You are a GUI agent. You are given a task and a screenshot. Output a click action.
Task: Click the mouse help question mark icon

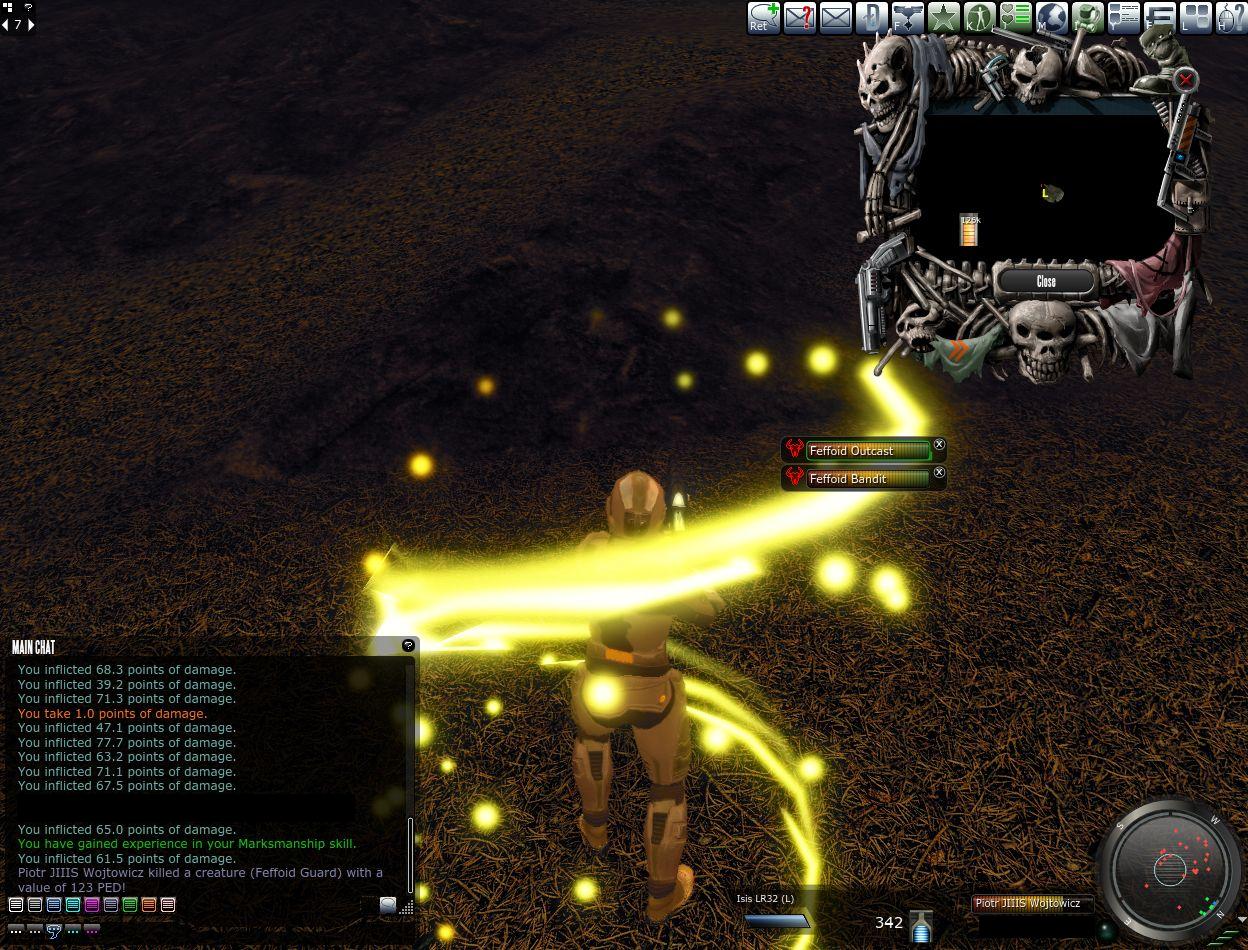pos(1229,17)
